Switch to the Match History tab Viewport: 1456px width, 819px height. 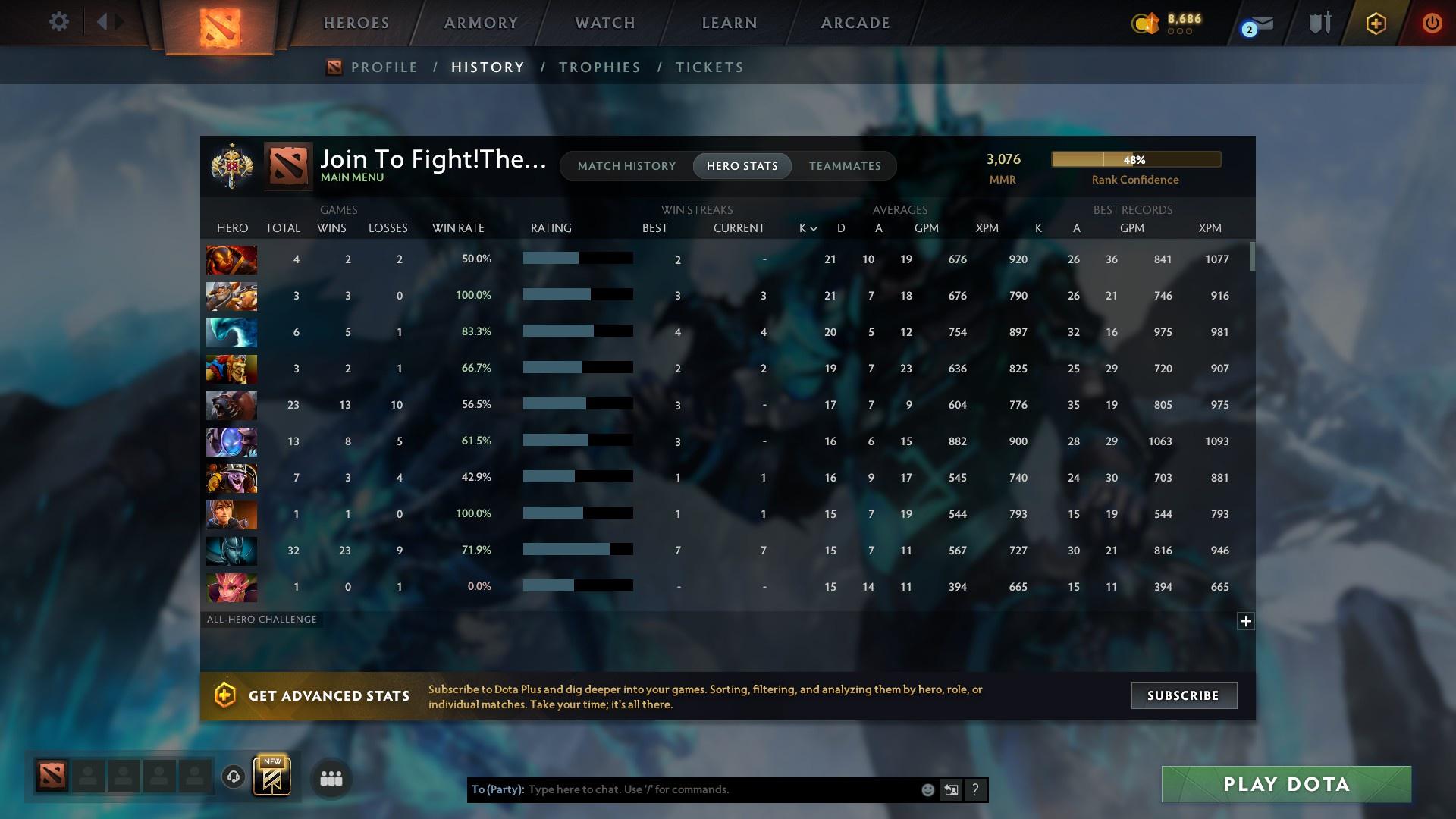(x=626, y=165)
